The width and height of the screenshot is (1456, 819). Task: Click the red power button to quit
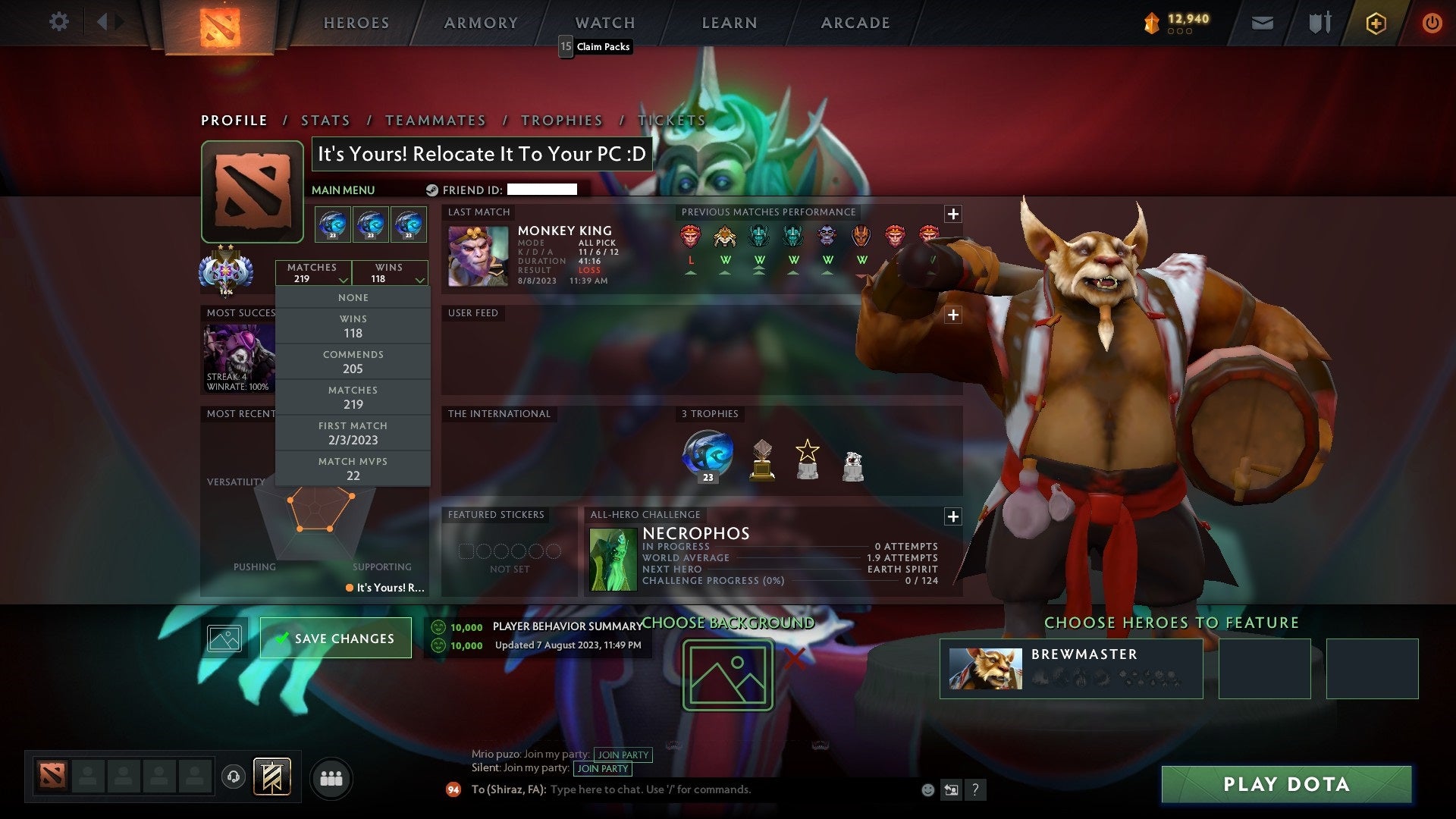click(1433, 22)
